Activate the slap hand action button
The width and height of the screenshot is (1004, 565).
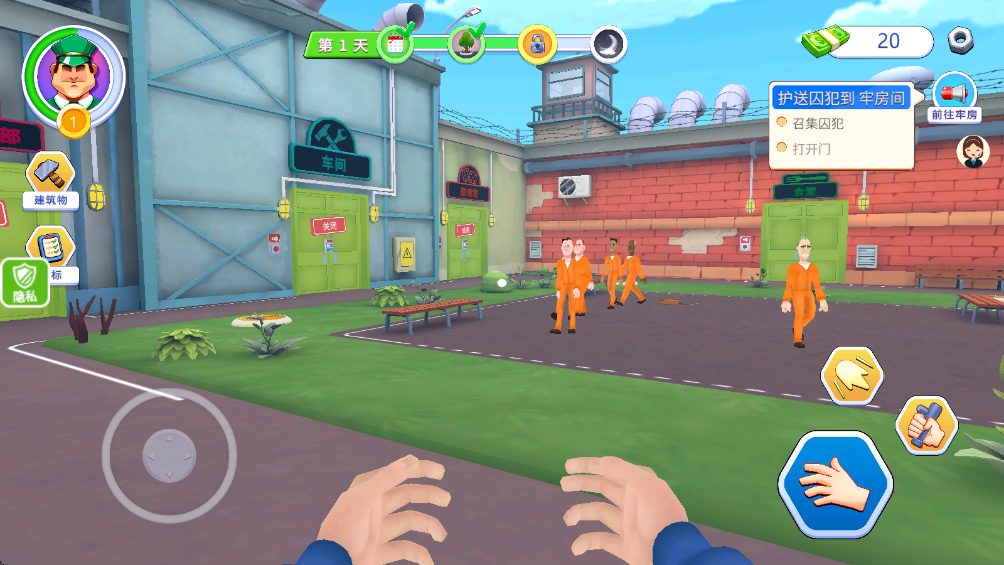(x=851, y=377)
